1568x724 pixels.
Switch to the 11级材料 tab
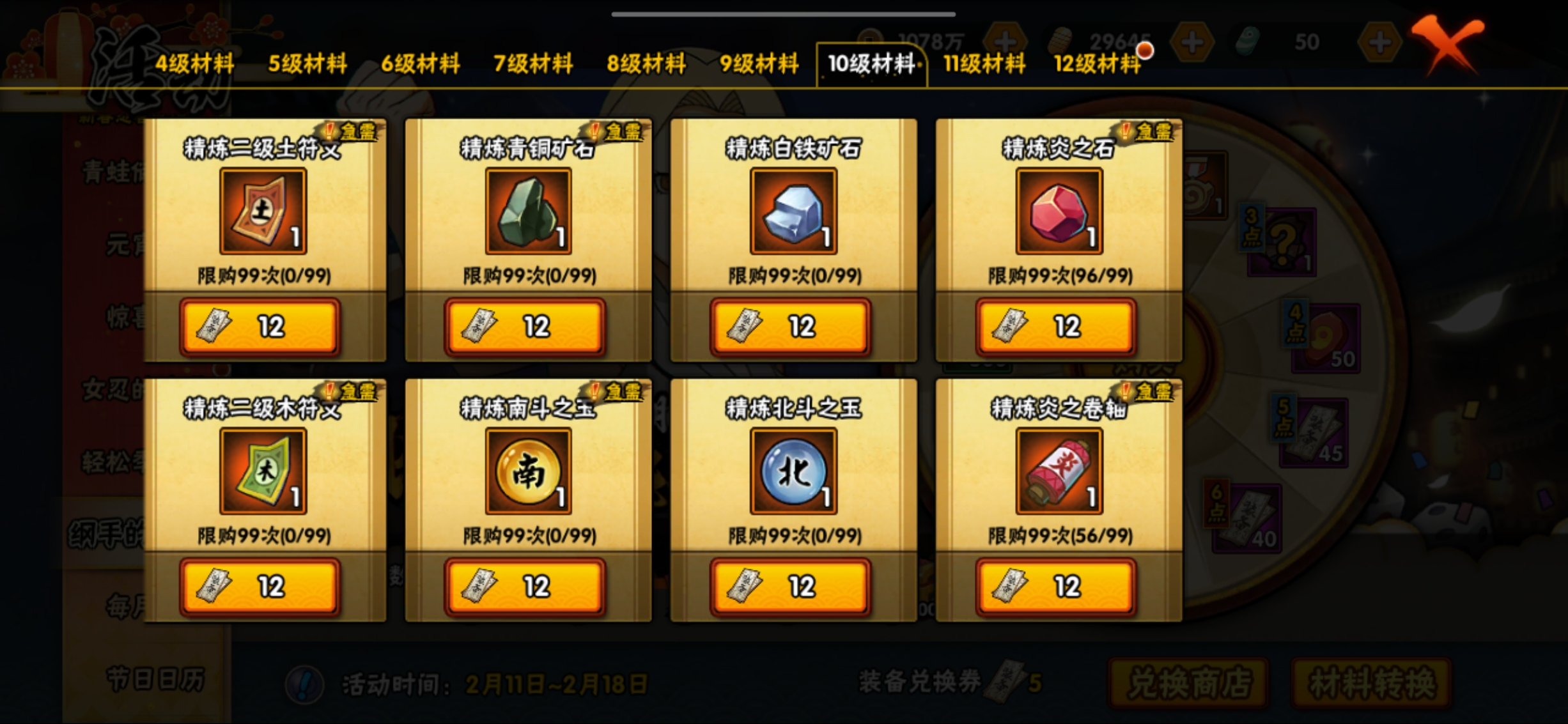[983, 64]
